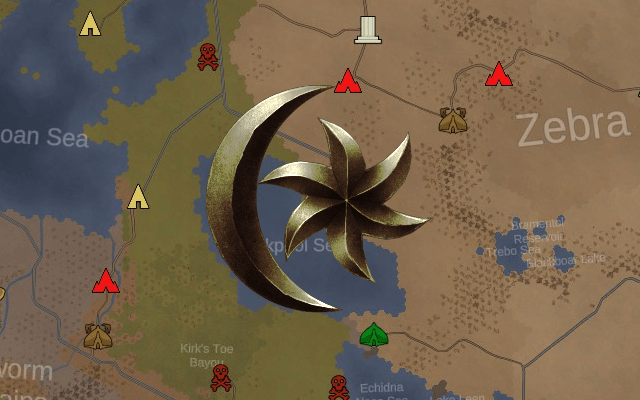Click the brown camp marker left of Zebra
640x400 pixels.
(453, 121)
